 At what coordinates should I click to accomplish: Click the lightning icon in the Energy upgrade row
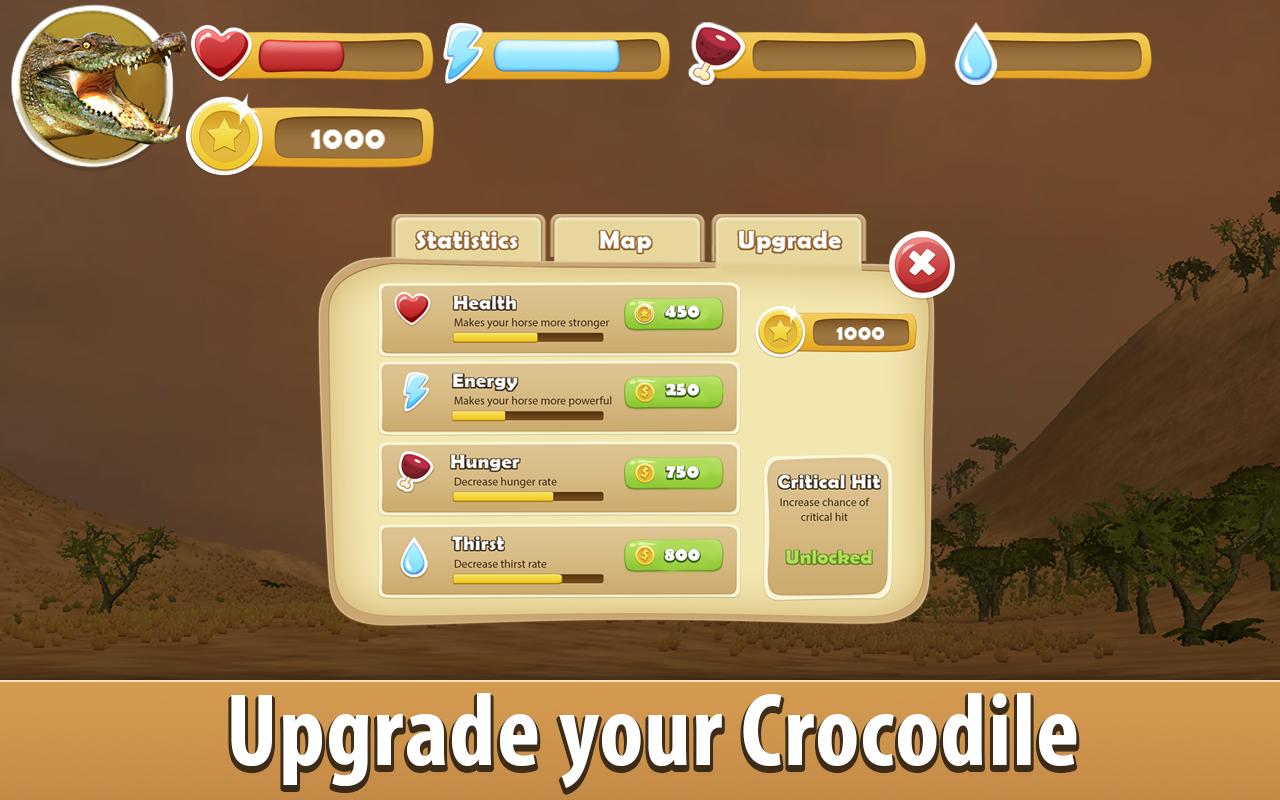click(x=412, y=390)
